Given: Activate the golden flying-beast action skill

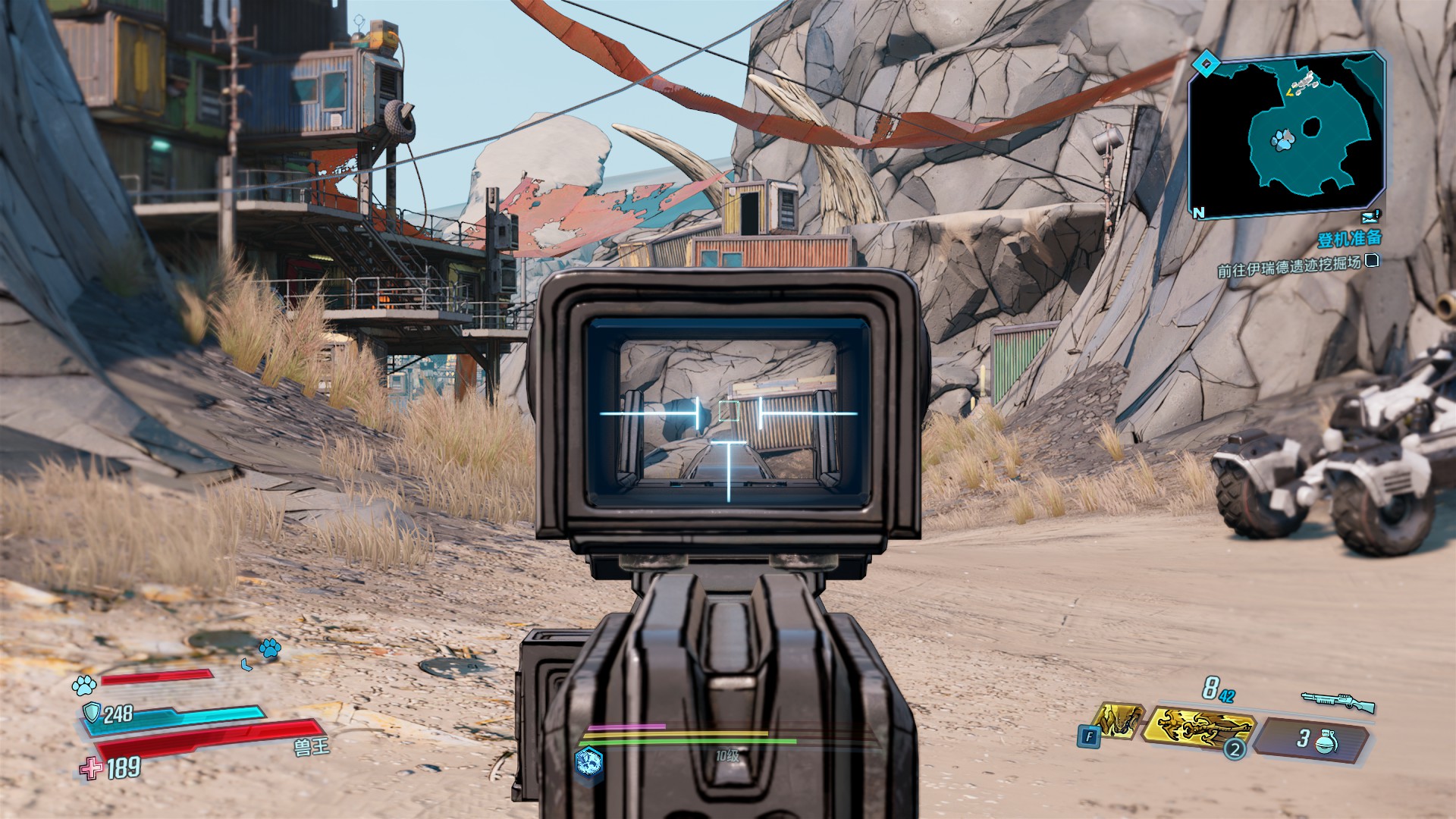Looking at the screenshot, I should tap(1198, 729).
